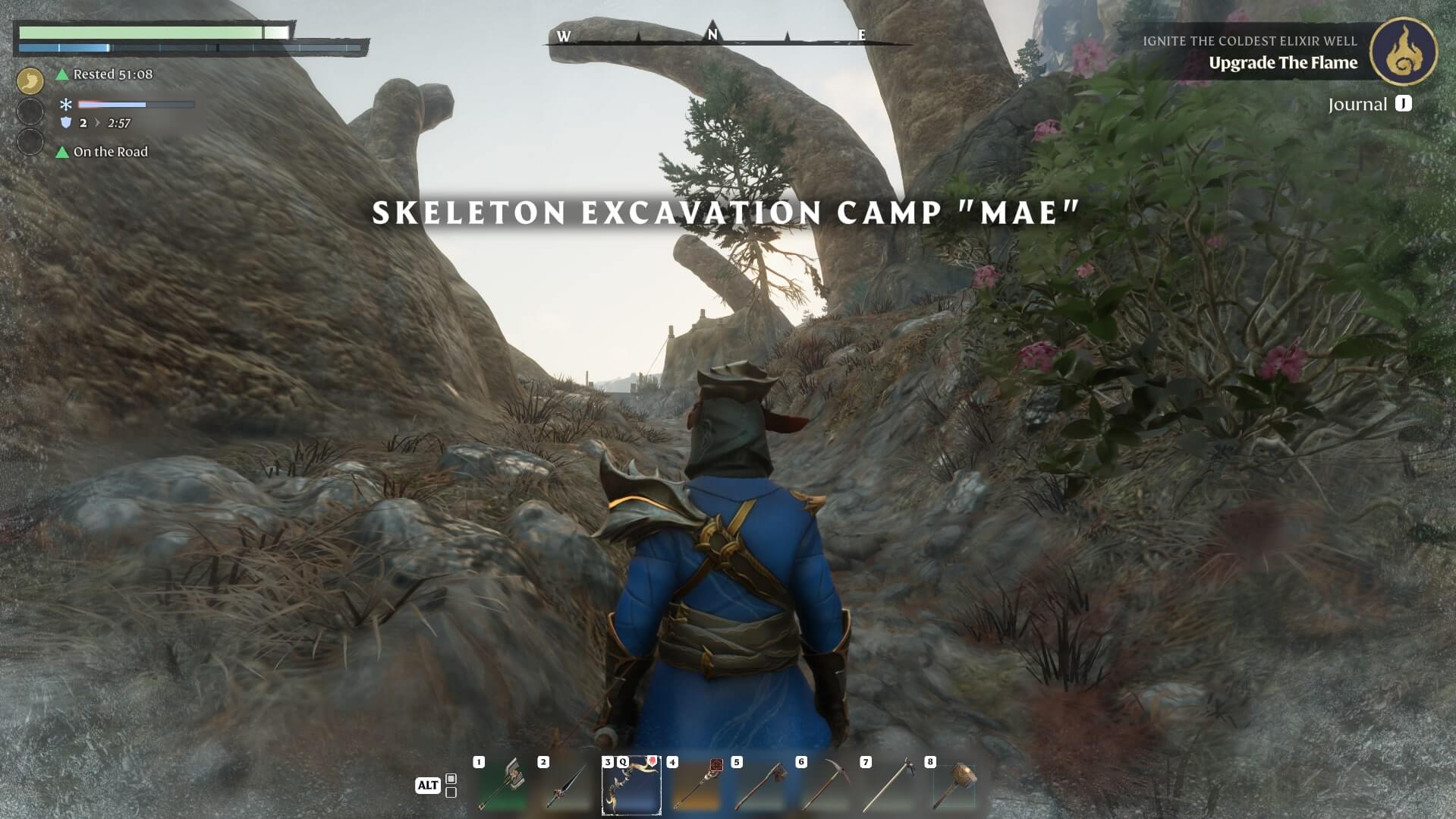The width and height of the screenshot is (1456, 819).
Task: Choose the construction hammer in slot 8
Action: pyautogui.click(x=954, y=786)
